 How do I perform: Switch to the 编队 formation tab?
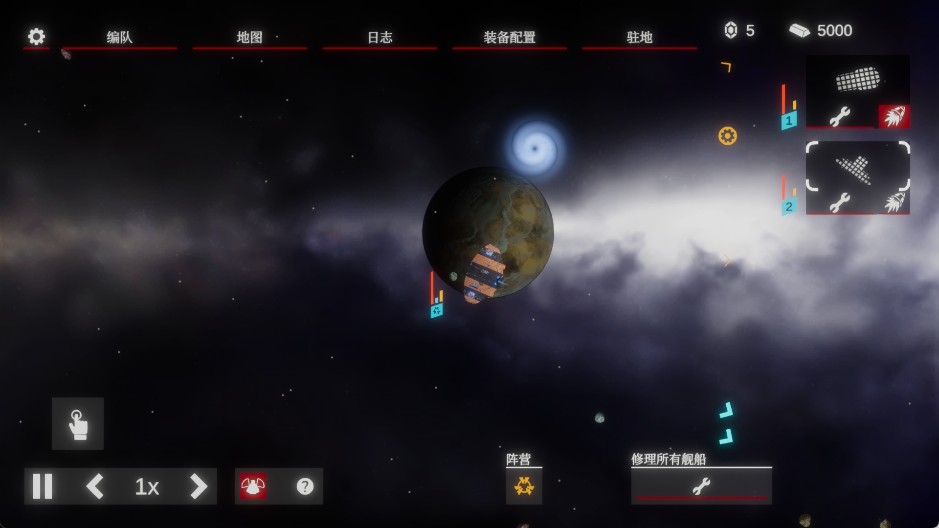click(120, 38)
